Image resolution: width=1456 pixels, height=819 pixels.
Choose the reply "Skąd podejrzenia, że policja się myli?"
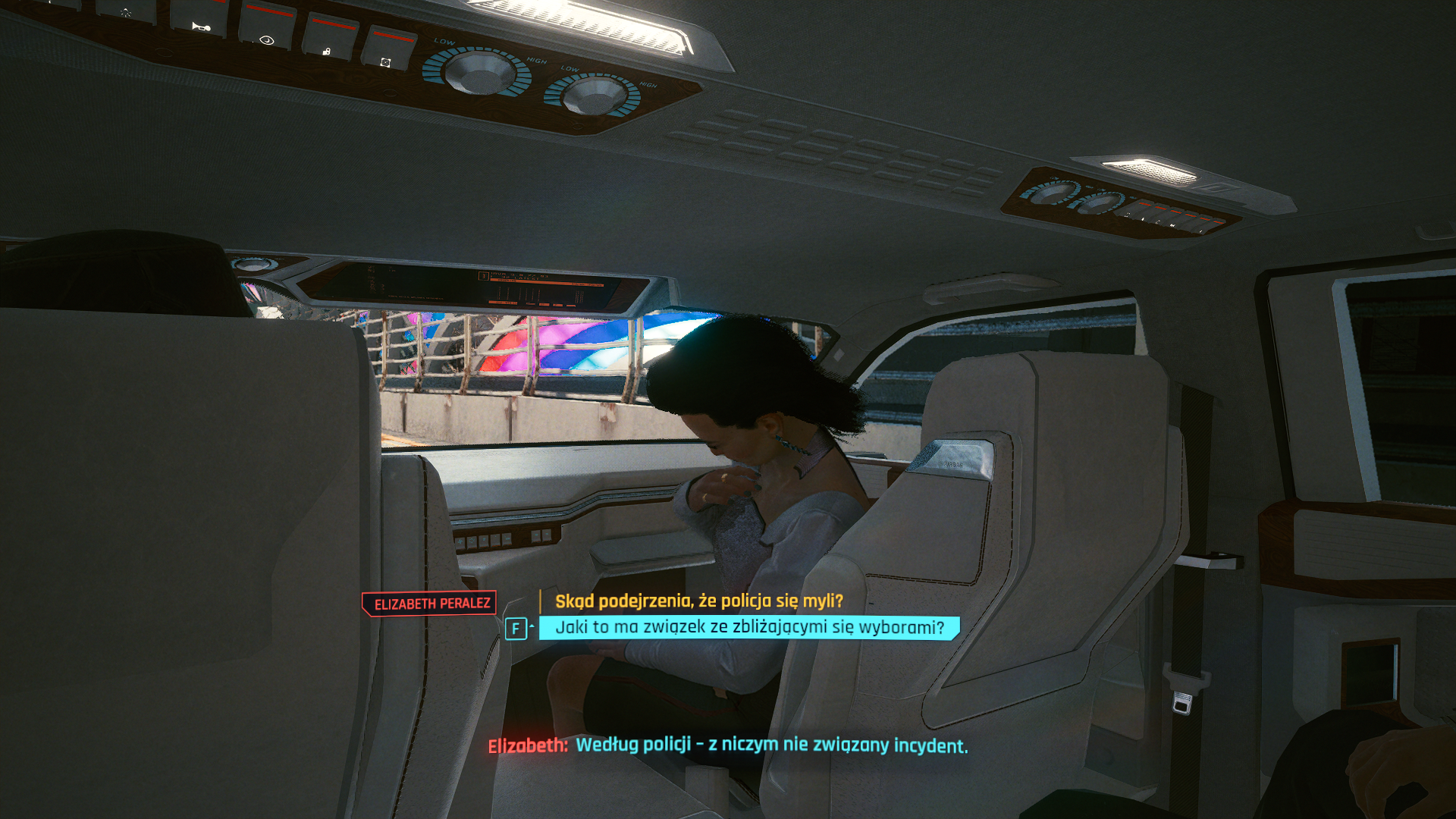(x=698, y=601)
